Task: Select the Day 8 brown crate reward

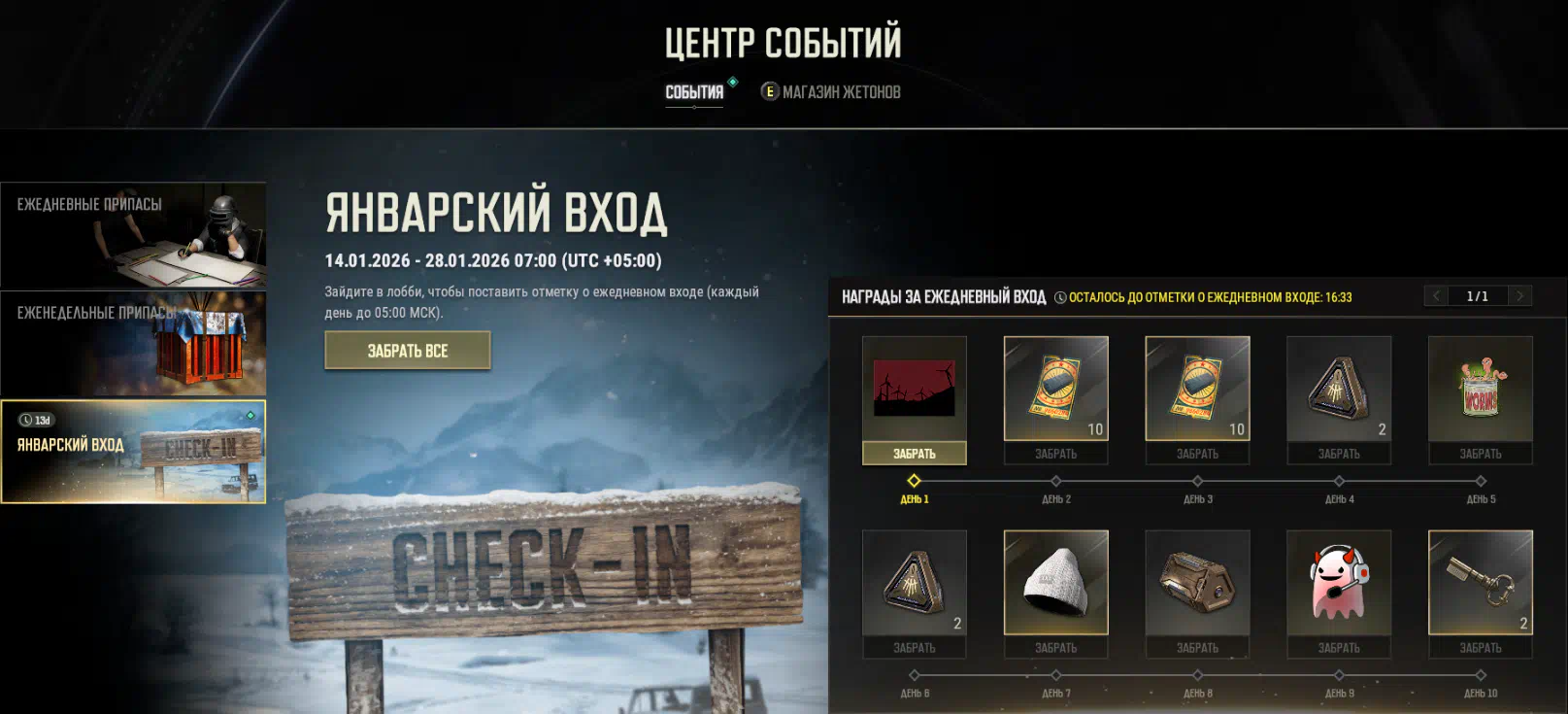Action: (x=1197, y=583)
